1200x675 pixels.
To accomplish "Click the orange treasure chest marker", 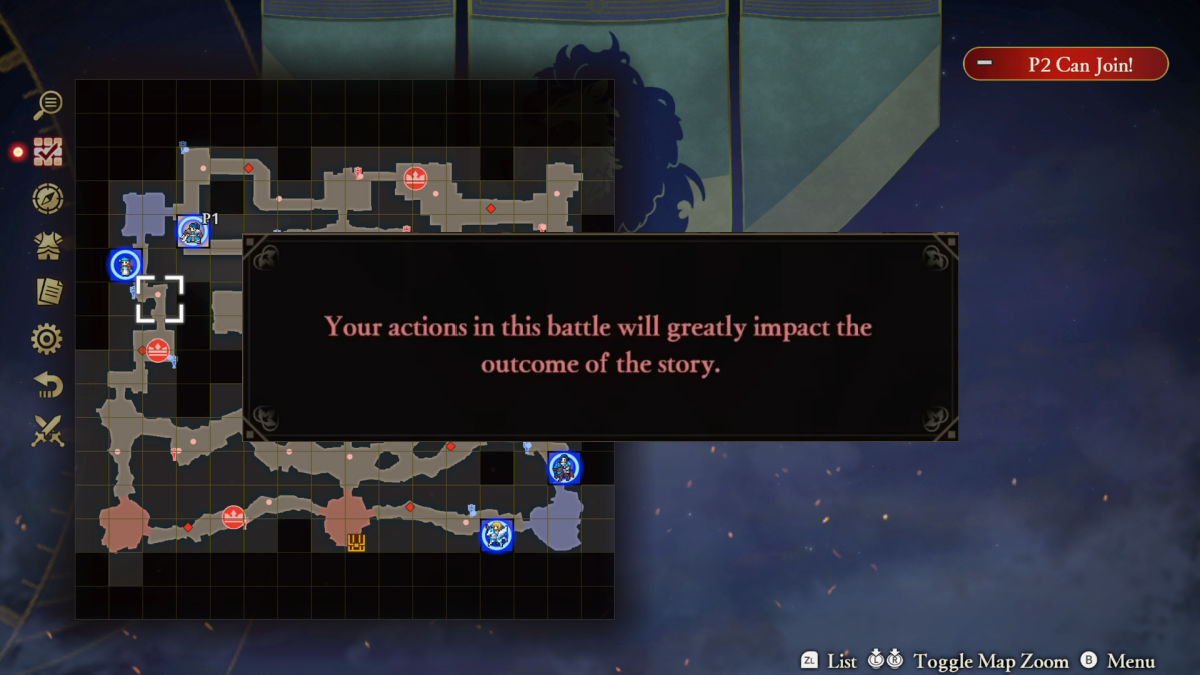I will click(356, 542).
